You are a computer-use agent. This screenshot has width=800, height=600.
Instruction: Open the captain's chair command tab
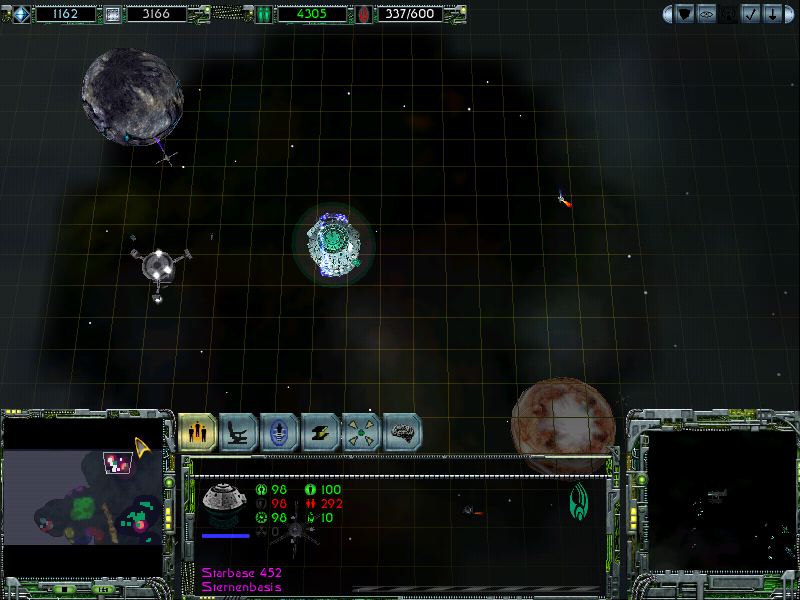pos(239,432)
